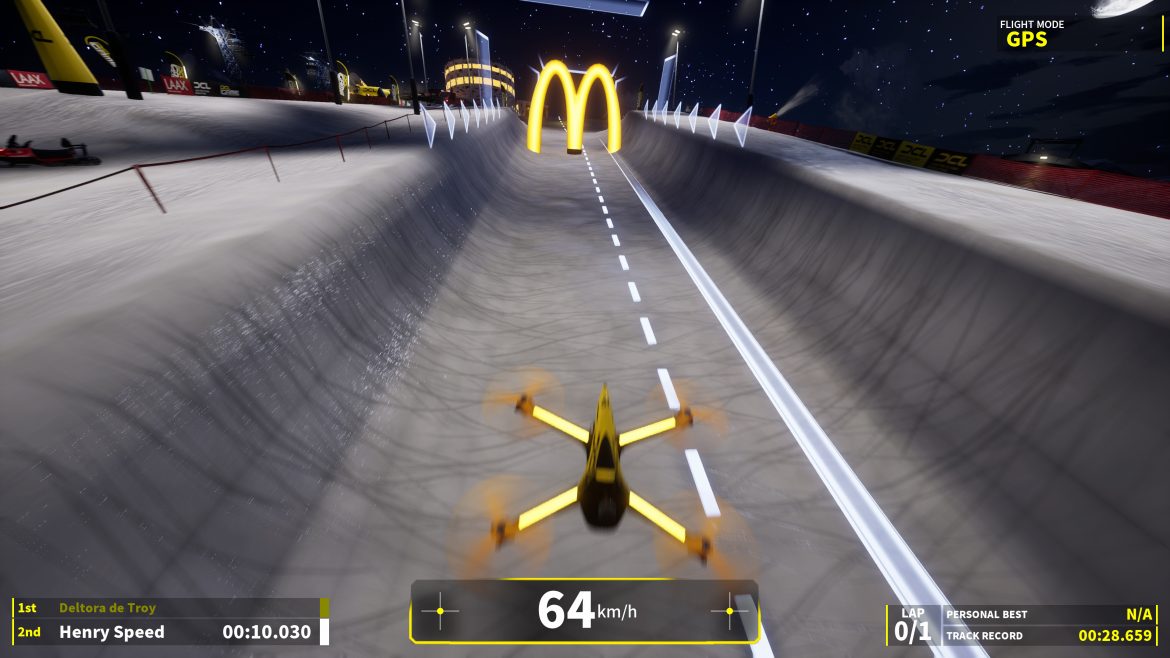Select Deltora de Troy leaderboard row
The width and height of the screenshot is (1170, 658).
170,608
